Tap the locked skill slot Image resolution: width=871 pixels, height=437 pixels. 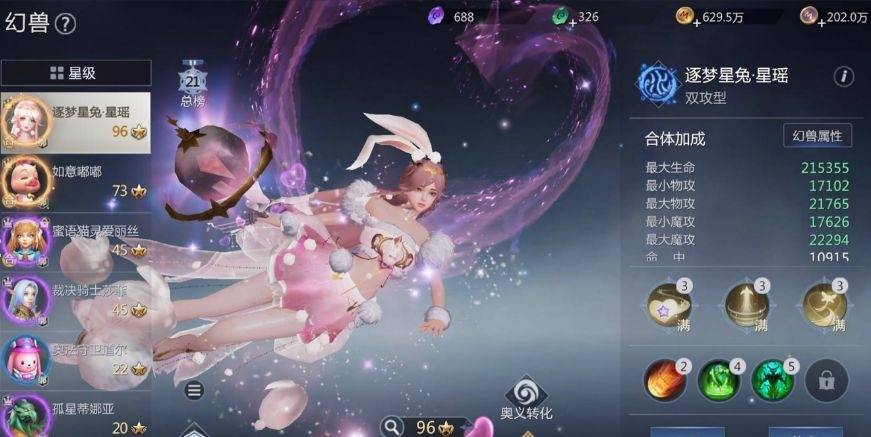point(826,380)
